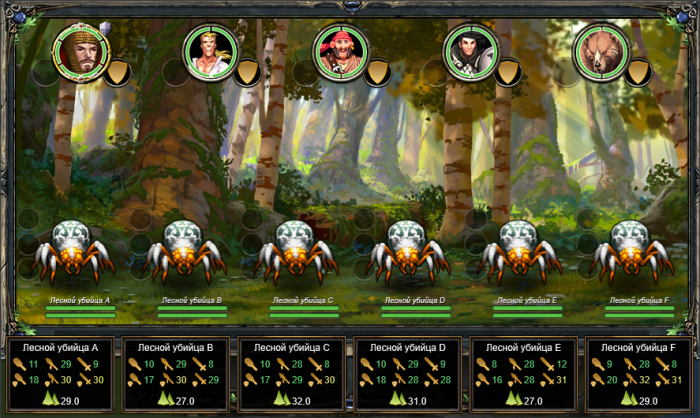Show the Лесной убийца C stats panel
The image size is (700, 418).
(x=293, y=374)
